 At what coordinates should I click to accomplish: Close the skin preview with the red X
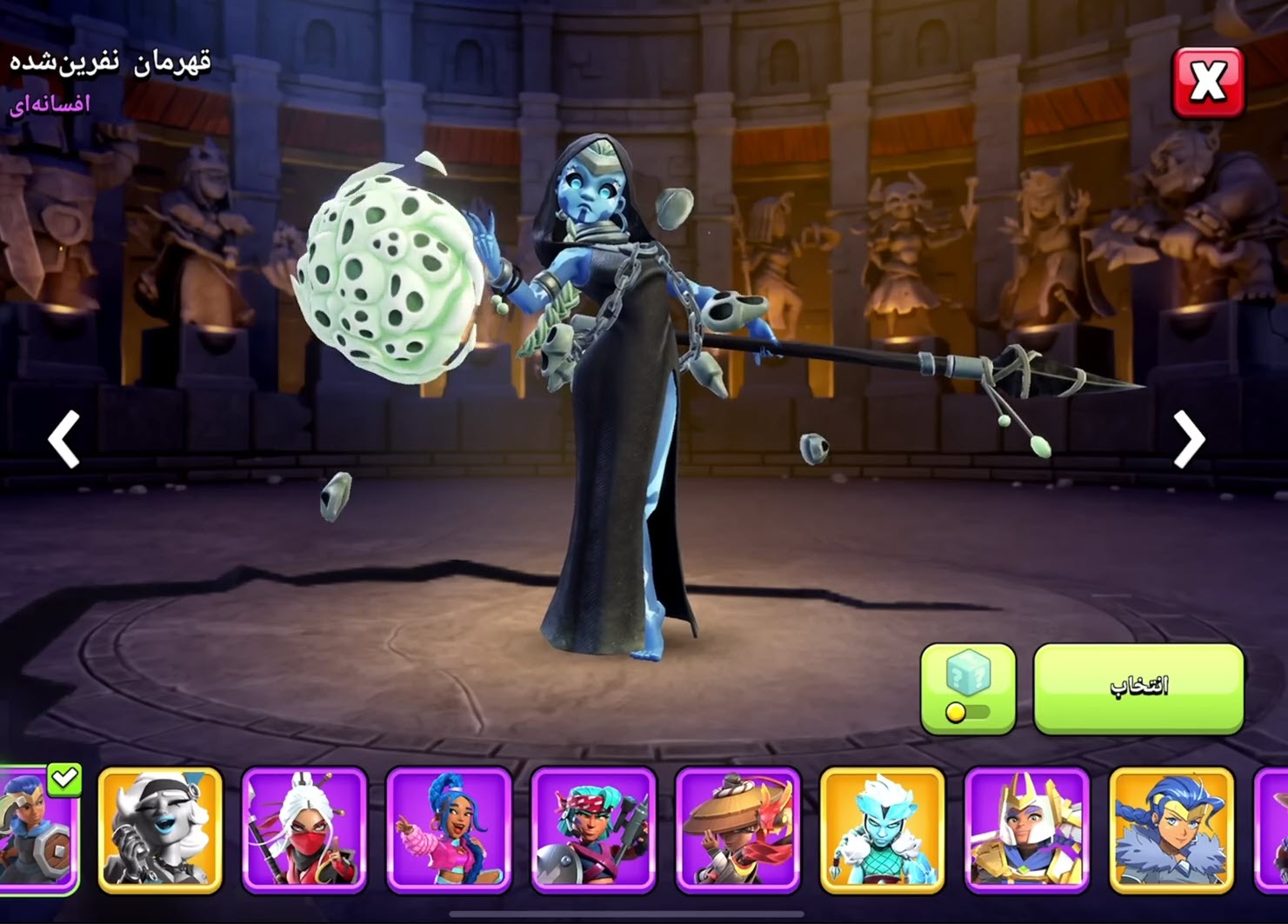[1207, 83]
